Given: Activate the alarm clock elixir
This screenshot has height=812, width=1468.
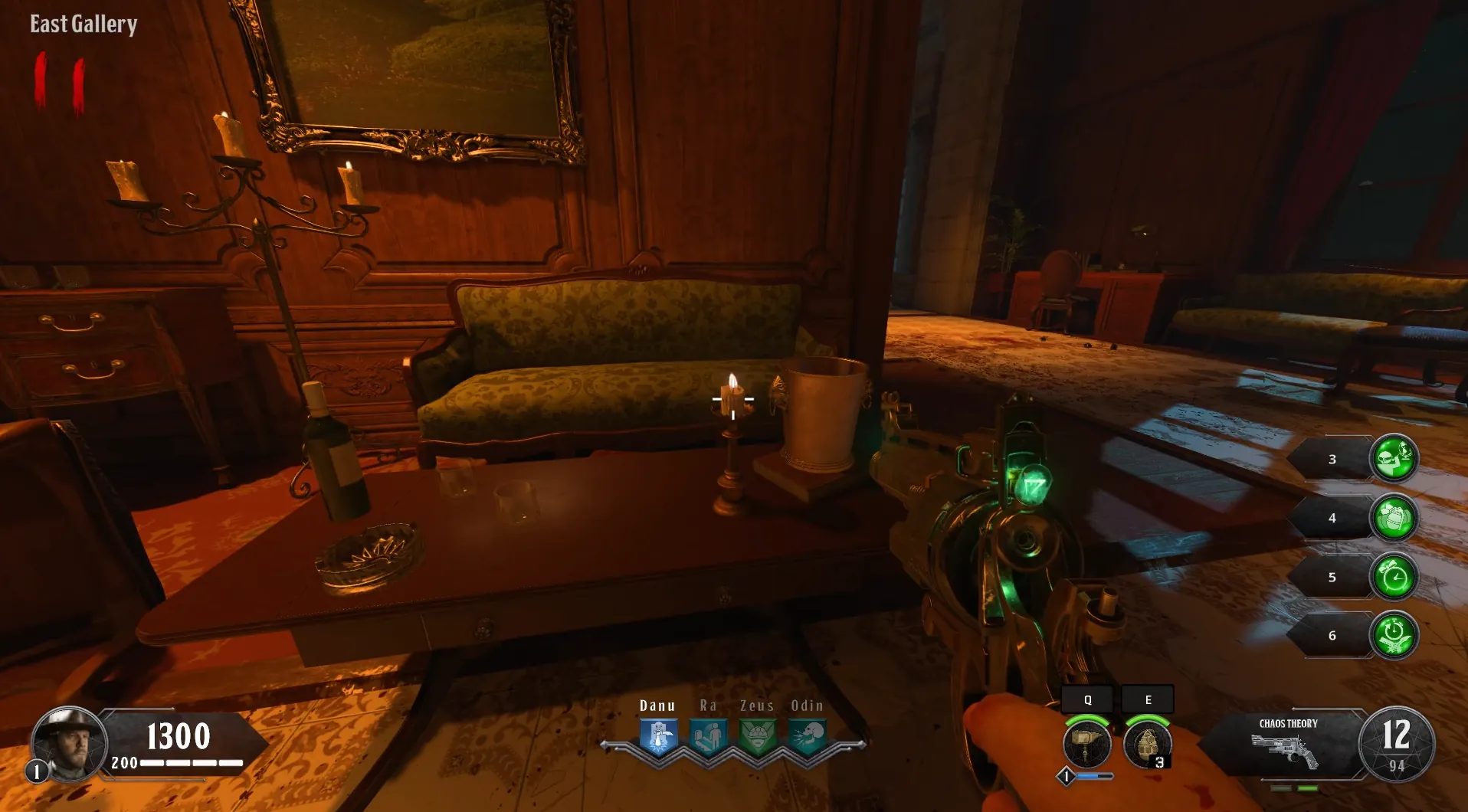Looking at the screenshot, I should 1394,576.
